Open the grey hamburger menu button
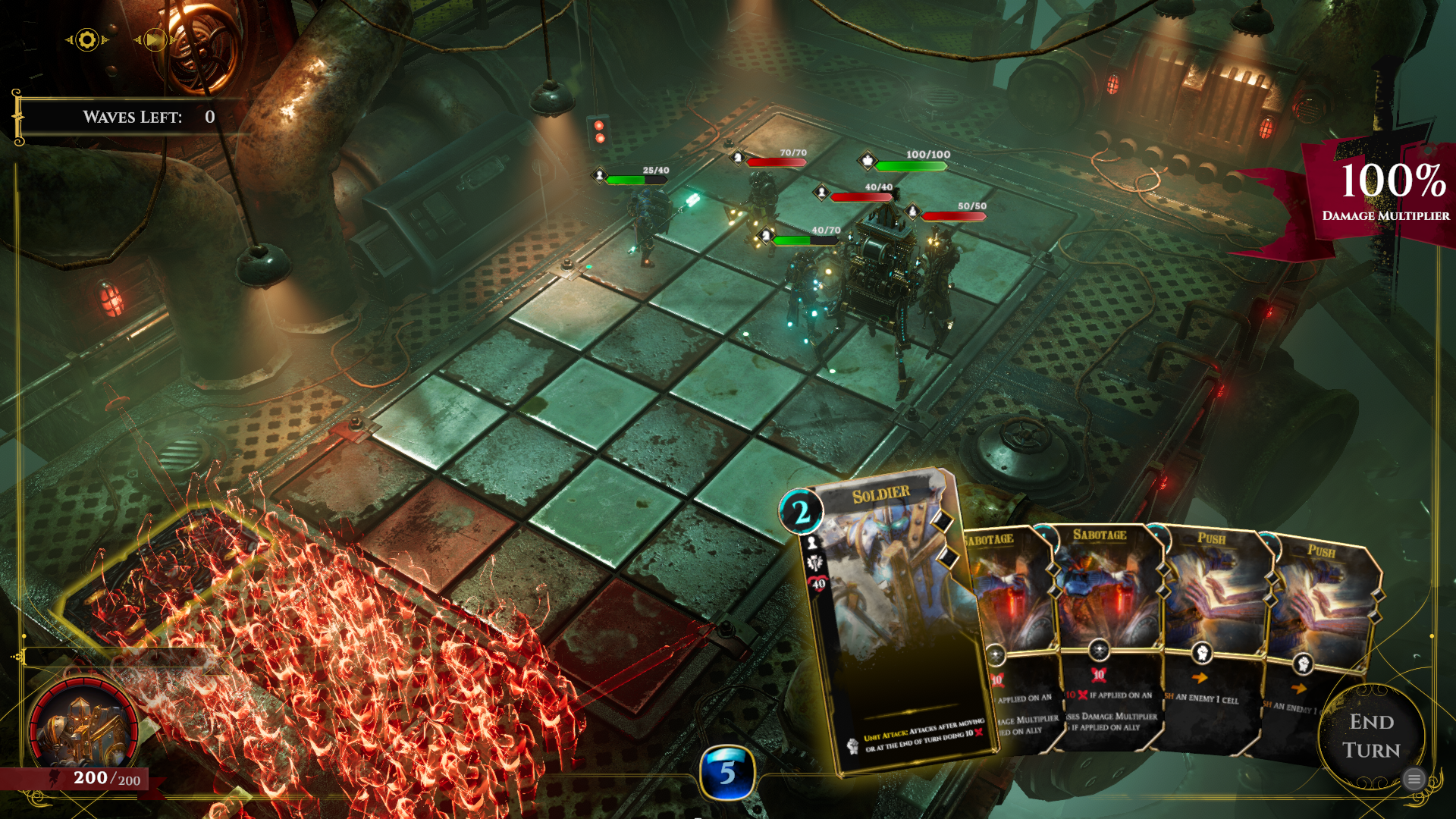 click(1414, 779)
